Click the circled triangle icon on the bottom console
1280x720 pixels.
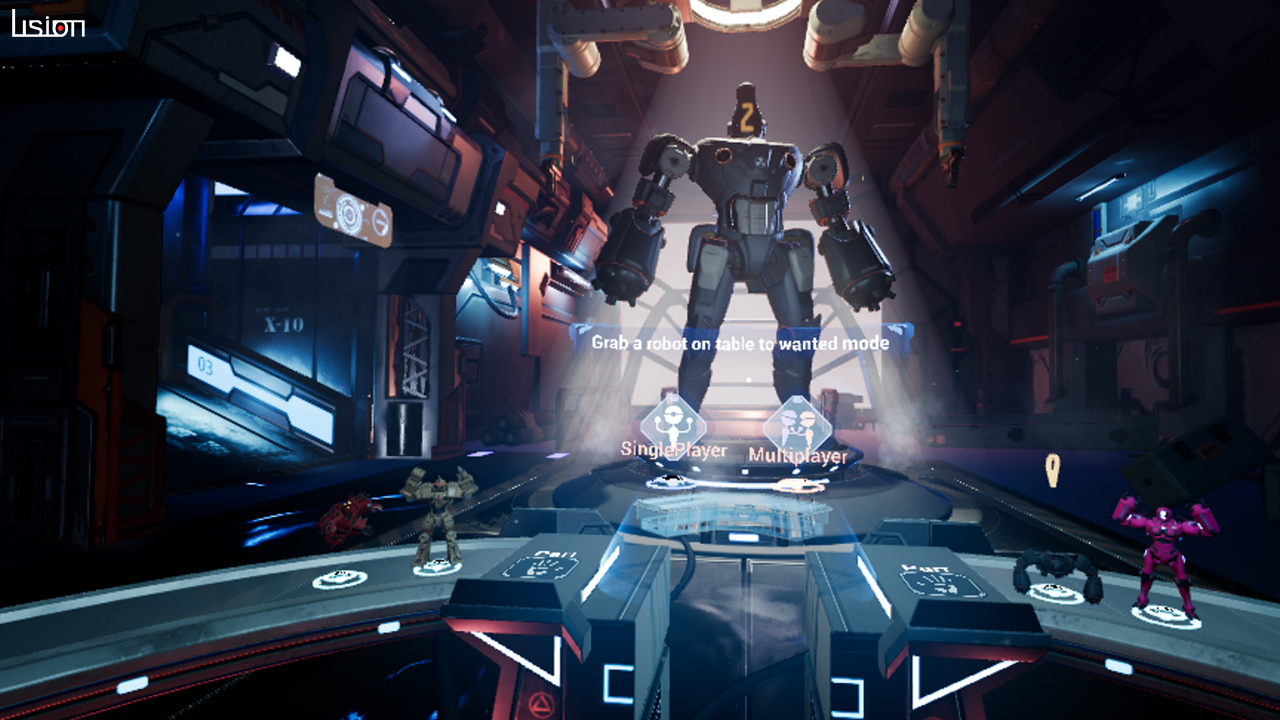pos(539,705)
